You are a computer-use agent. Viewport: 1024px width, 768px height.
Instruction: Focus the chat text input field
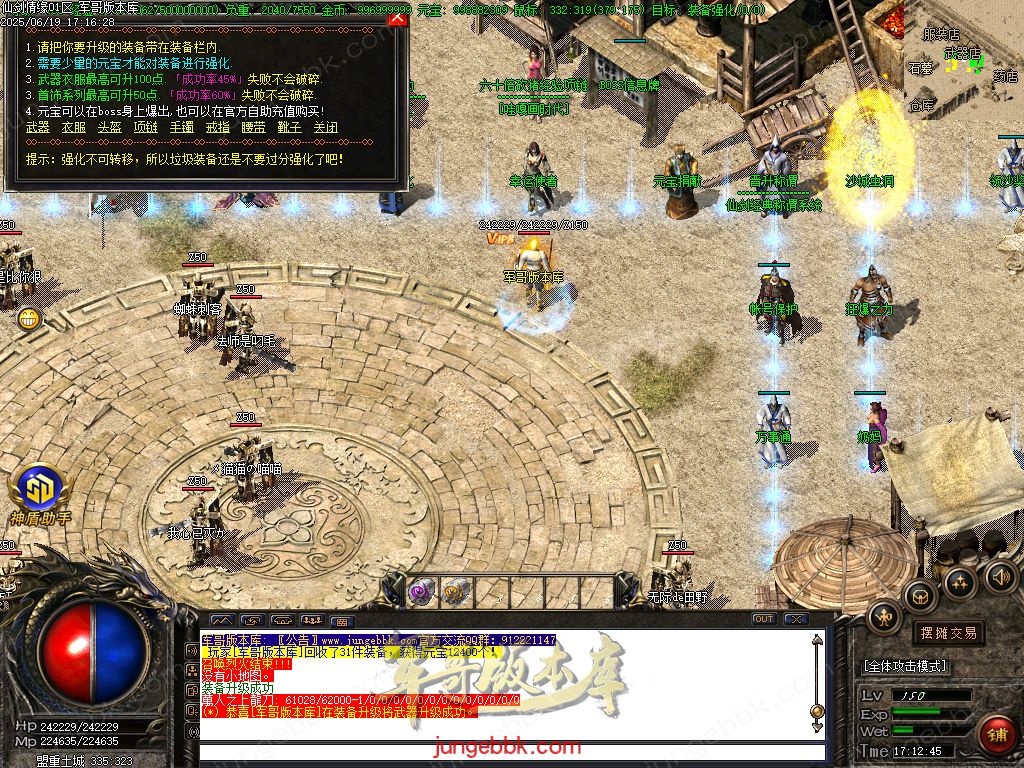510,752
